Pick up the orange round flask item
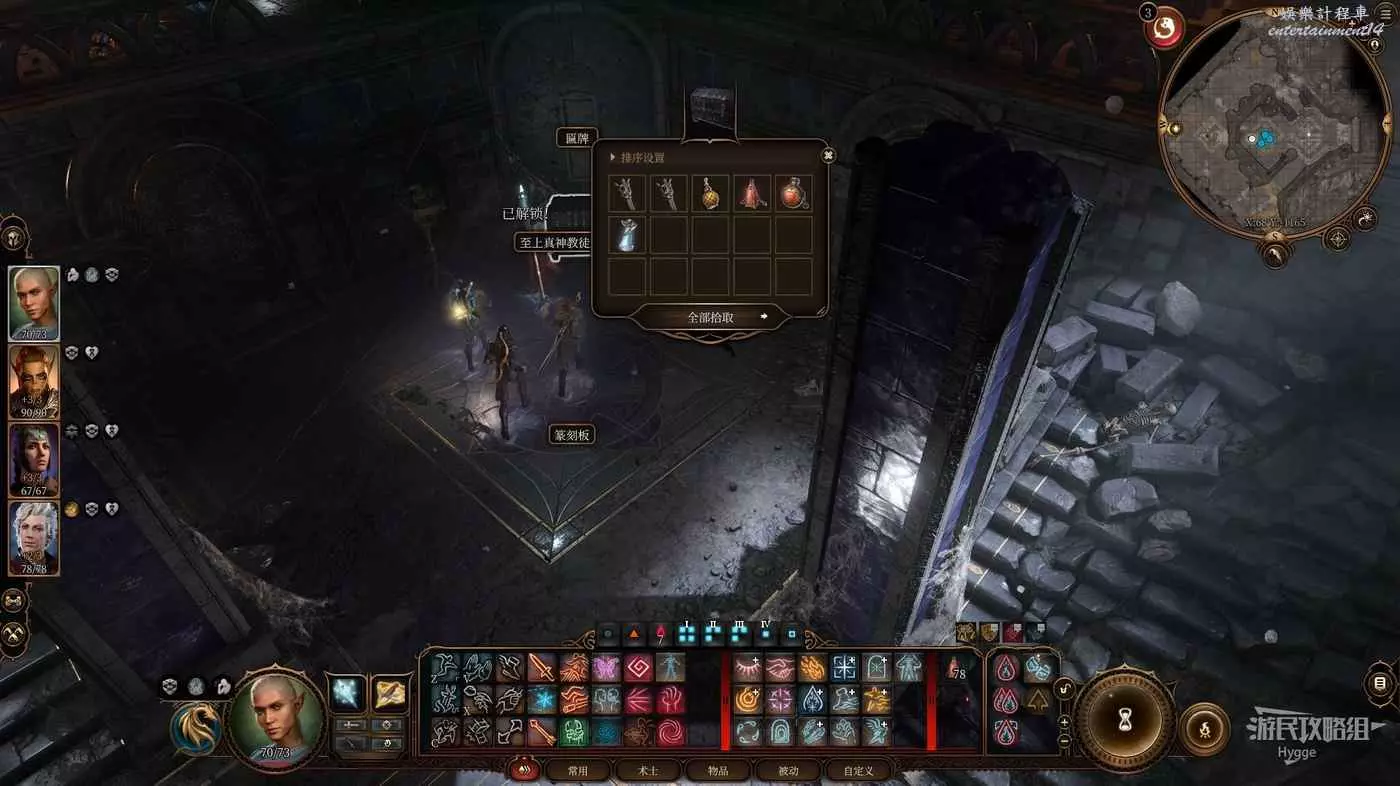This screenshot has height=786, width=1400. [710, 194]
